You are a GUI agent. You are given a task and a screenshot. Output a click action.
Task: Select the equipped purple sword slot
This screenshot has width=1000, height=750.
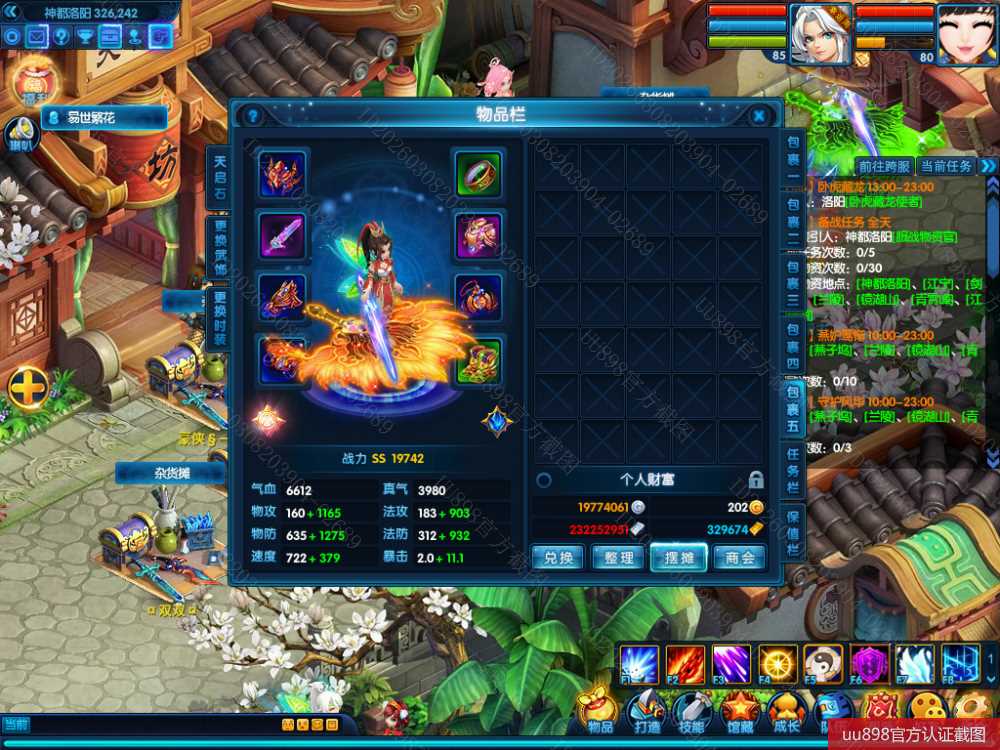click(x=283, y=236)
